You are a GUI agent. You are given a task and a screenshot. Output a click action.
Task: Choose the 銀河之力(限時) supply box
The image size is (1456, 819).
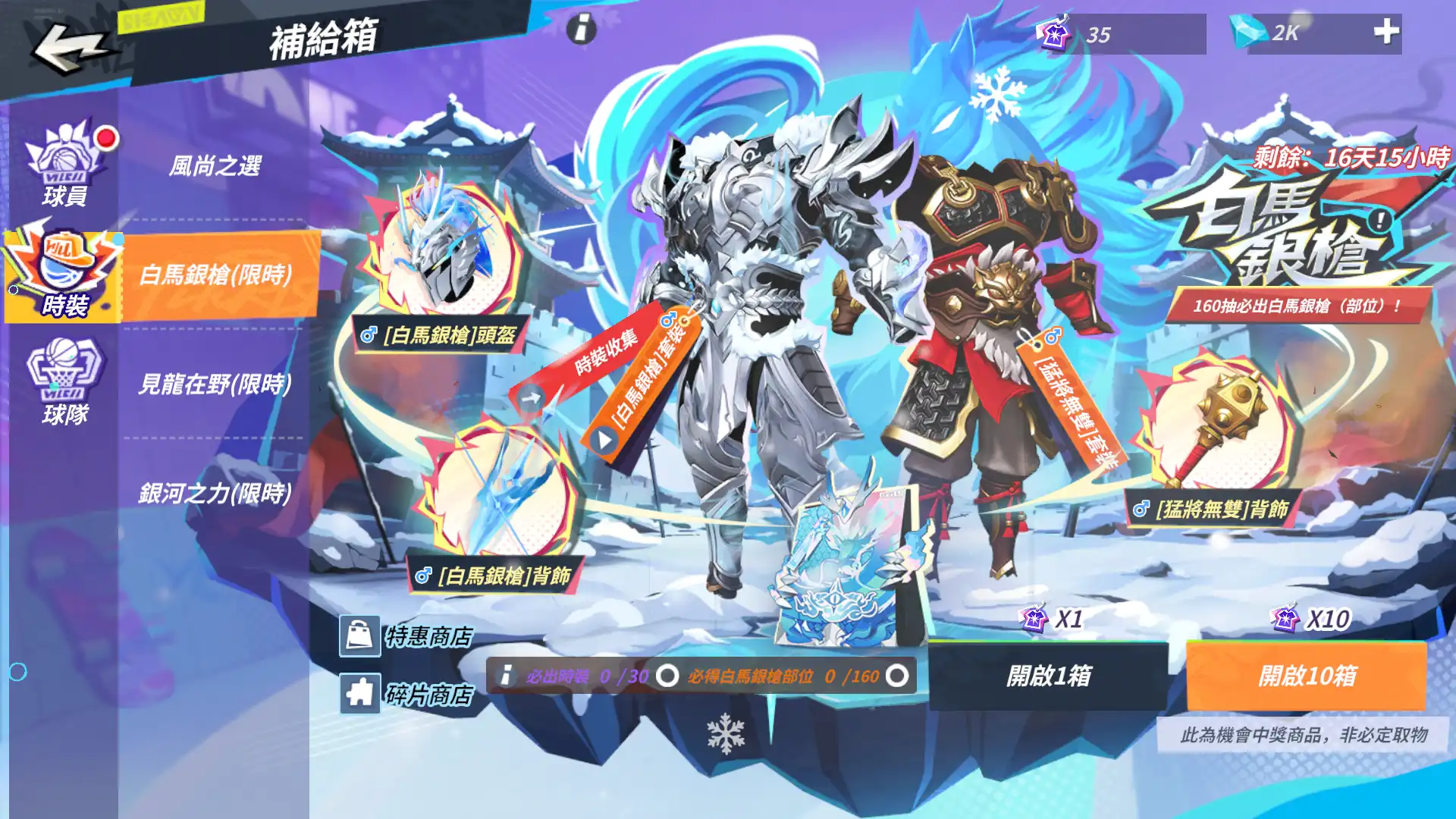[215, 493]
